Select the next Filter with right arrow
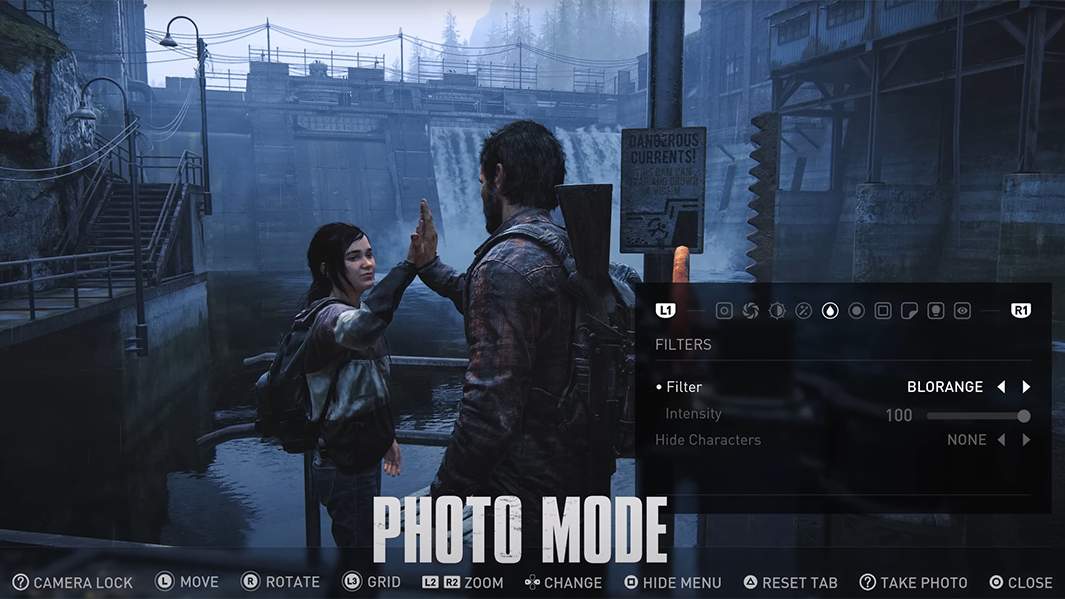 pos(1026,387)
